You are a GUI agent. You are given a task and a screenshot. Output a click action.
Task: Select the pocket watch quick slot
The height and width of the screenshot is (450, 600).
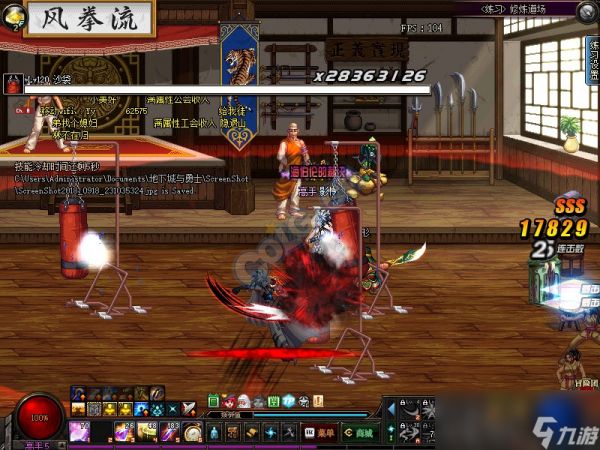(191, 433)
